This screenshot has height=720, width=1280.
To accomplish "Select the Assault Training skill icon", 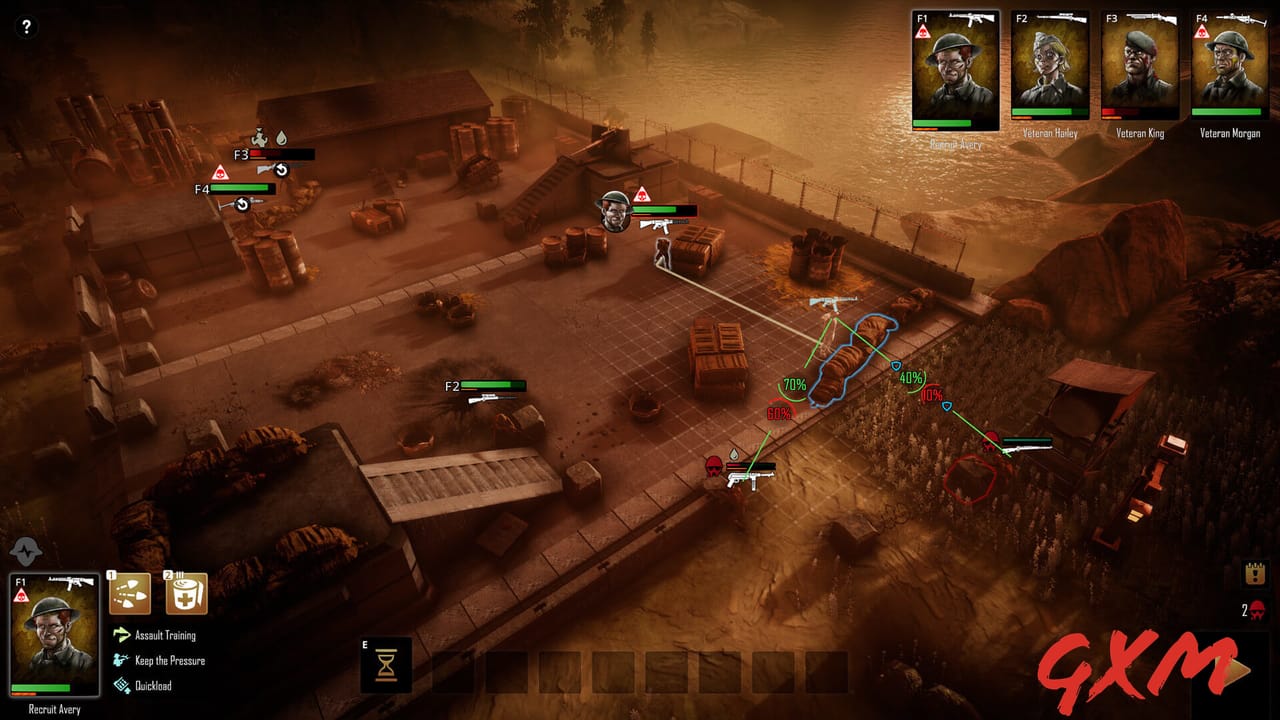I will (x=120, y=635).
